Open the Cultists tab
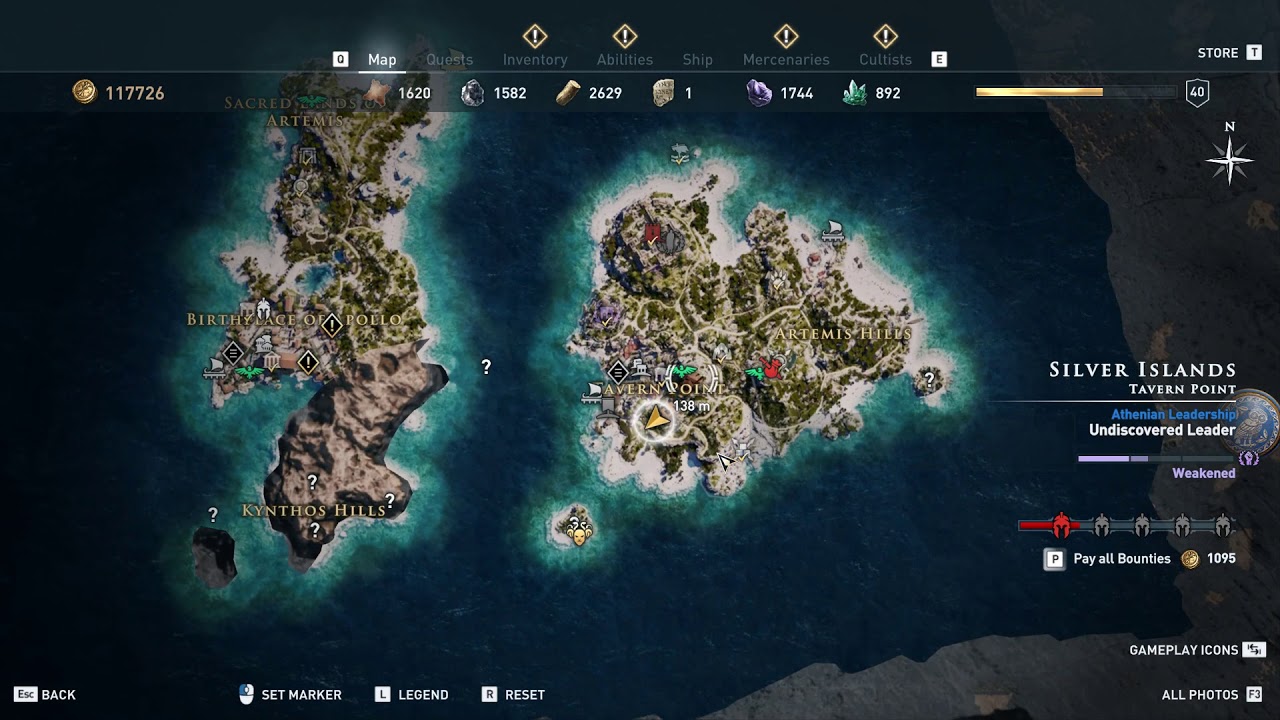Image resolution: width=1280 pixels, height=720 pixels. pos(885,60)
